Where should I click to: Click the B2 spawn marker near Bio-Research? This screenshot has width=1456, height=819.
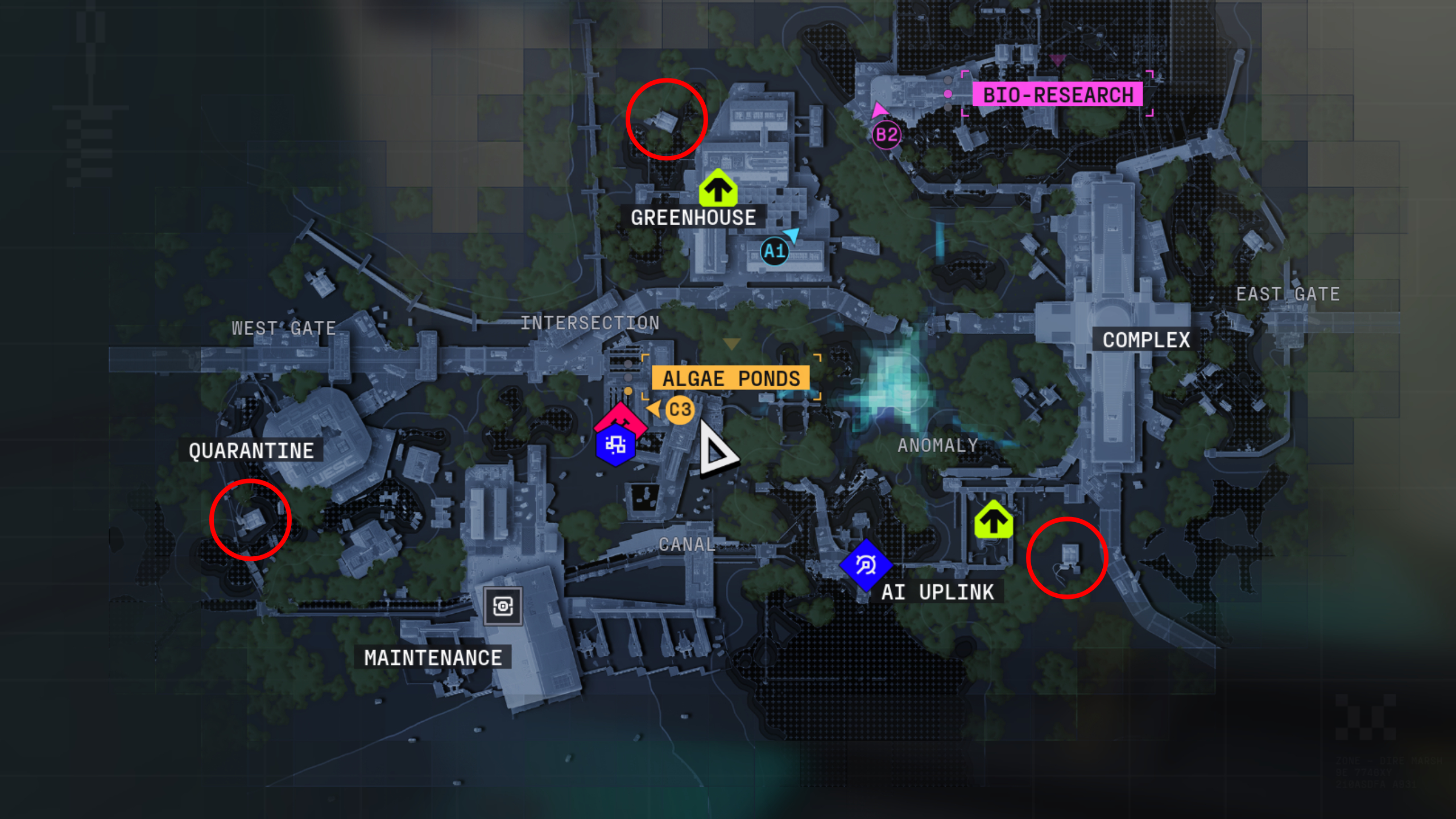(887, 135)
